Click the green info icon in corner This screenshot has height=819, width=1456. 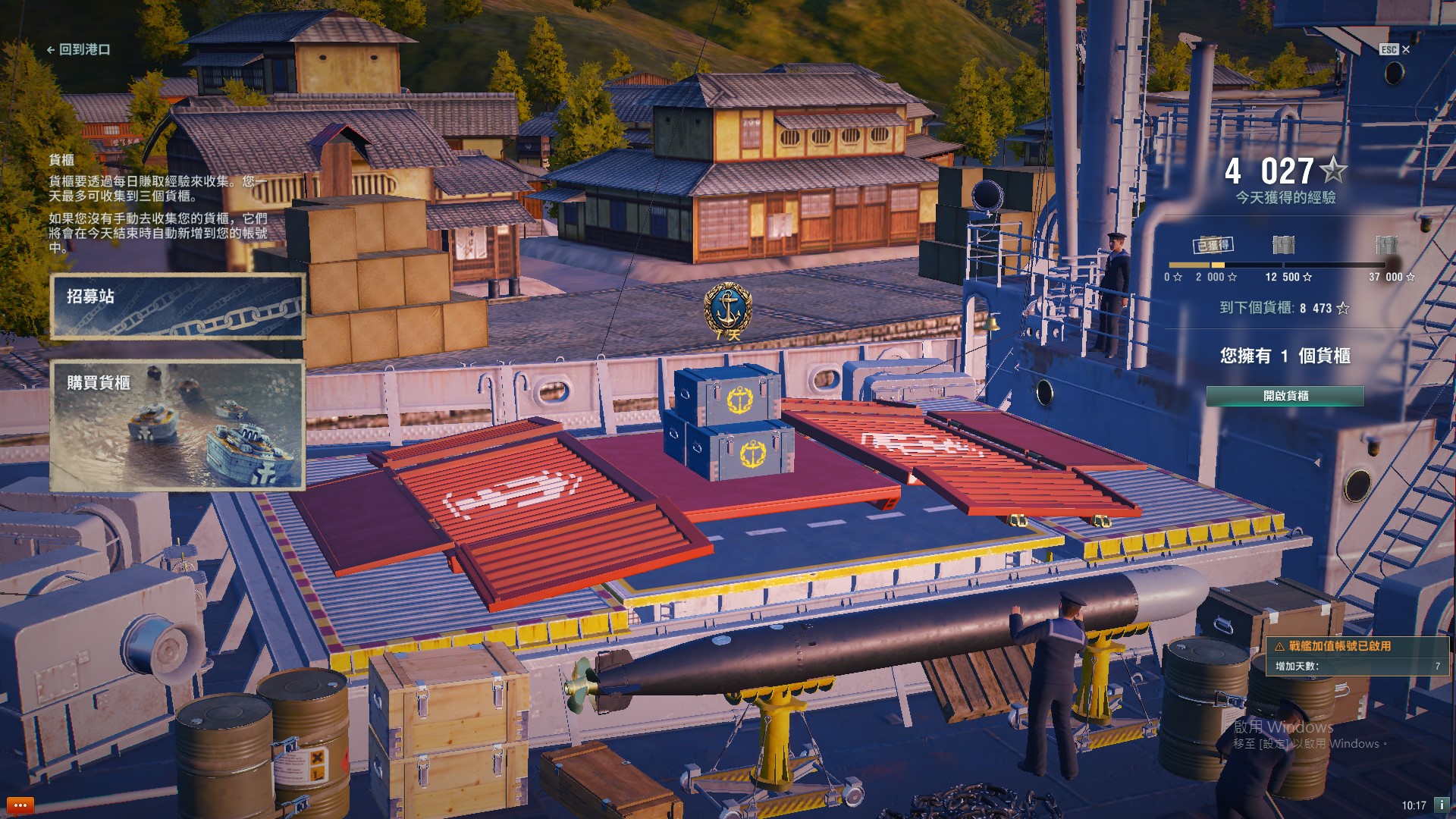point(1442,805)
